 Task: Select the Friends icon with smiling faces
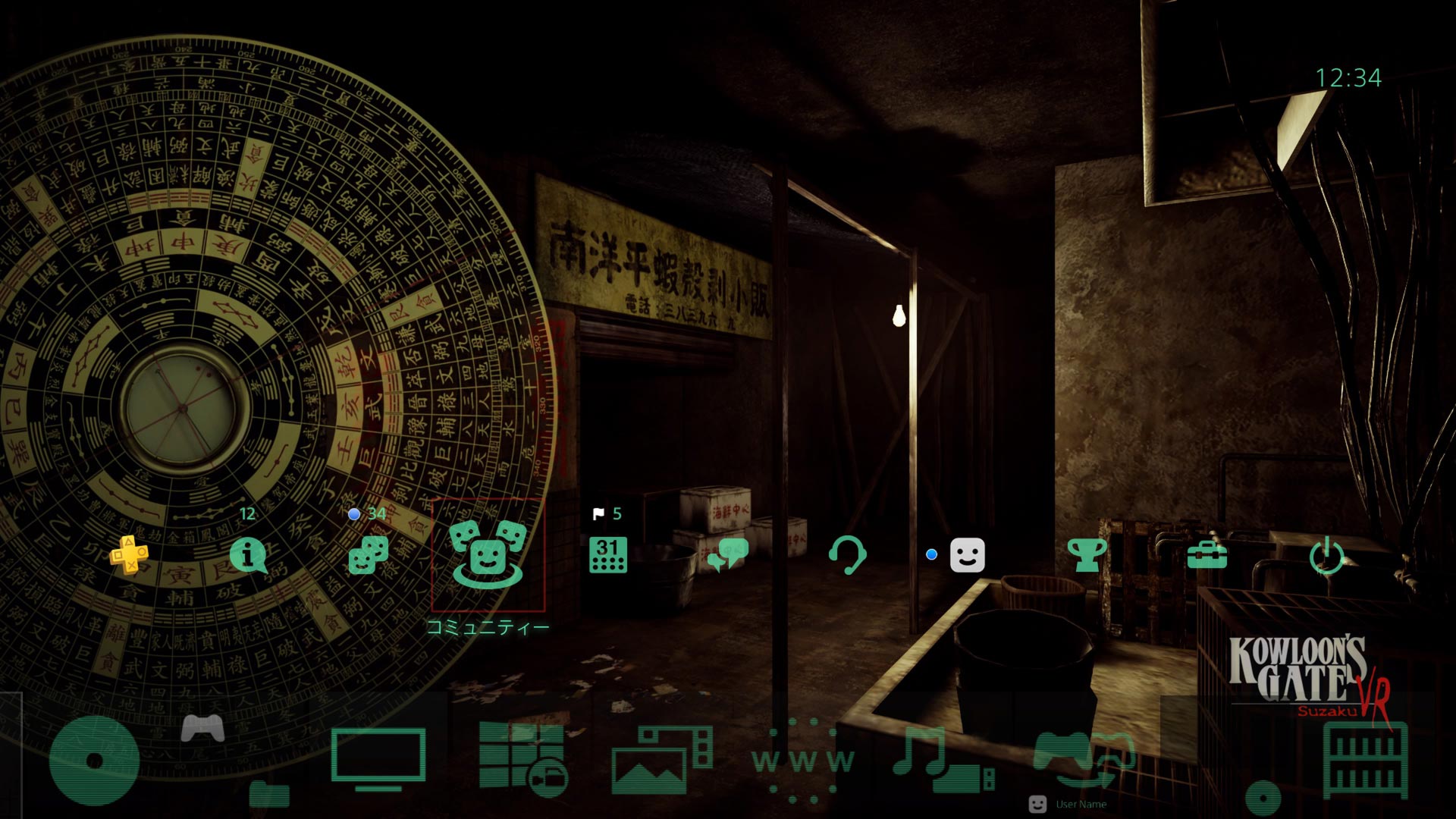[369, 555]
